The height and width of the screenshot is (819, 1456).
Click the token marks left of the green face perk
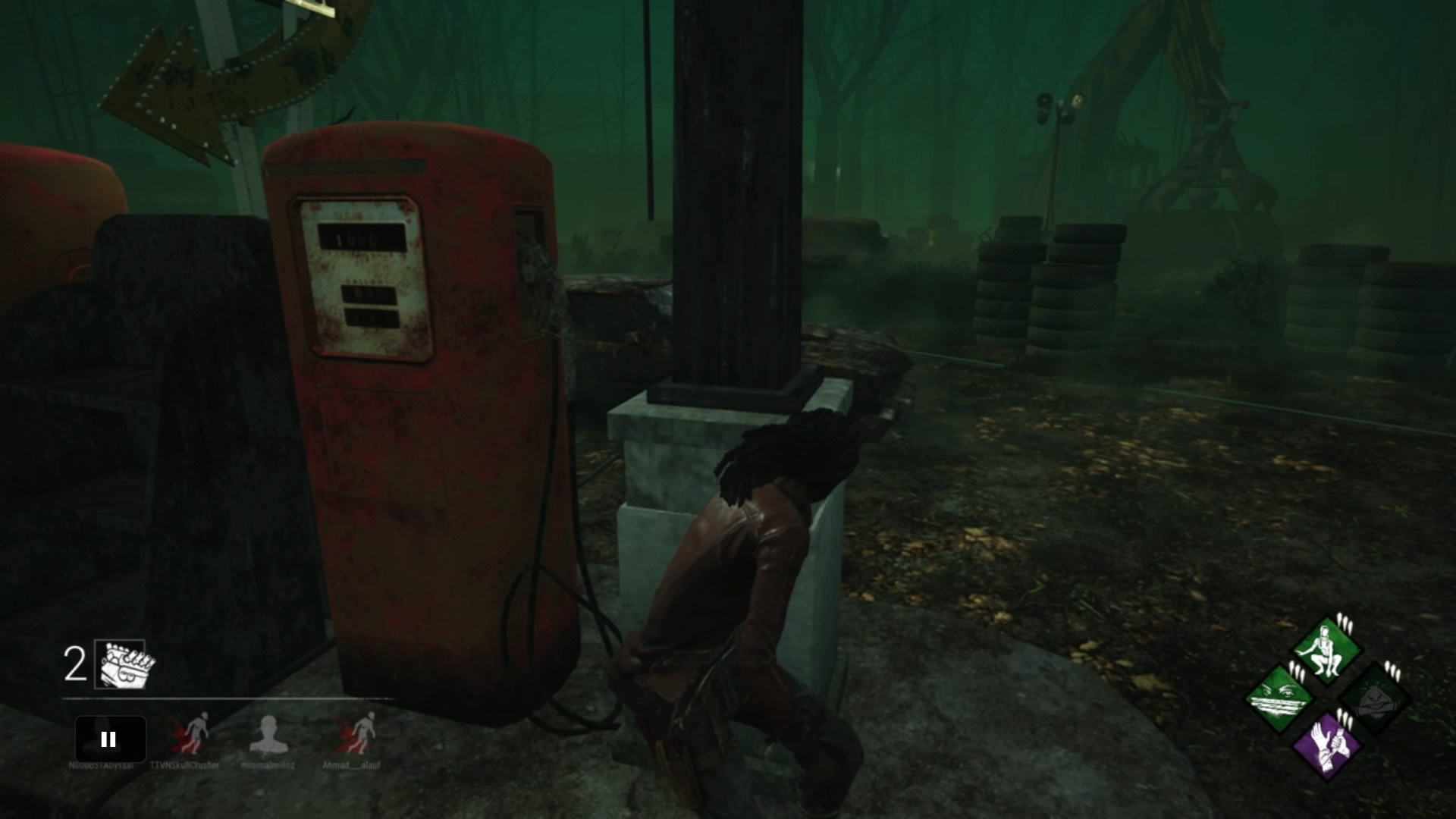point(1297,670)
